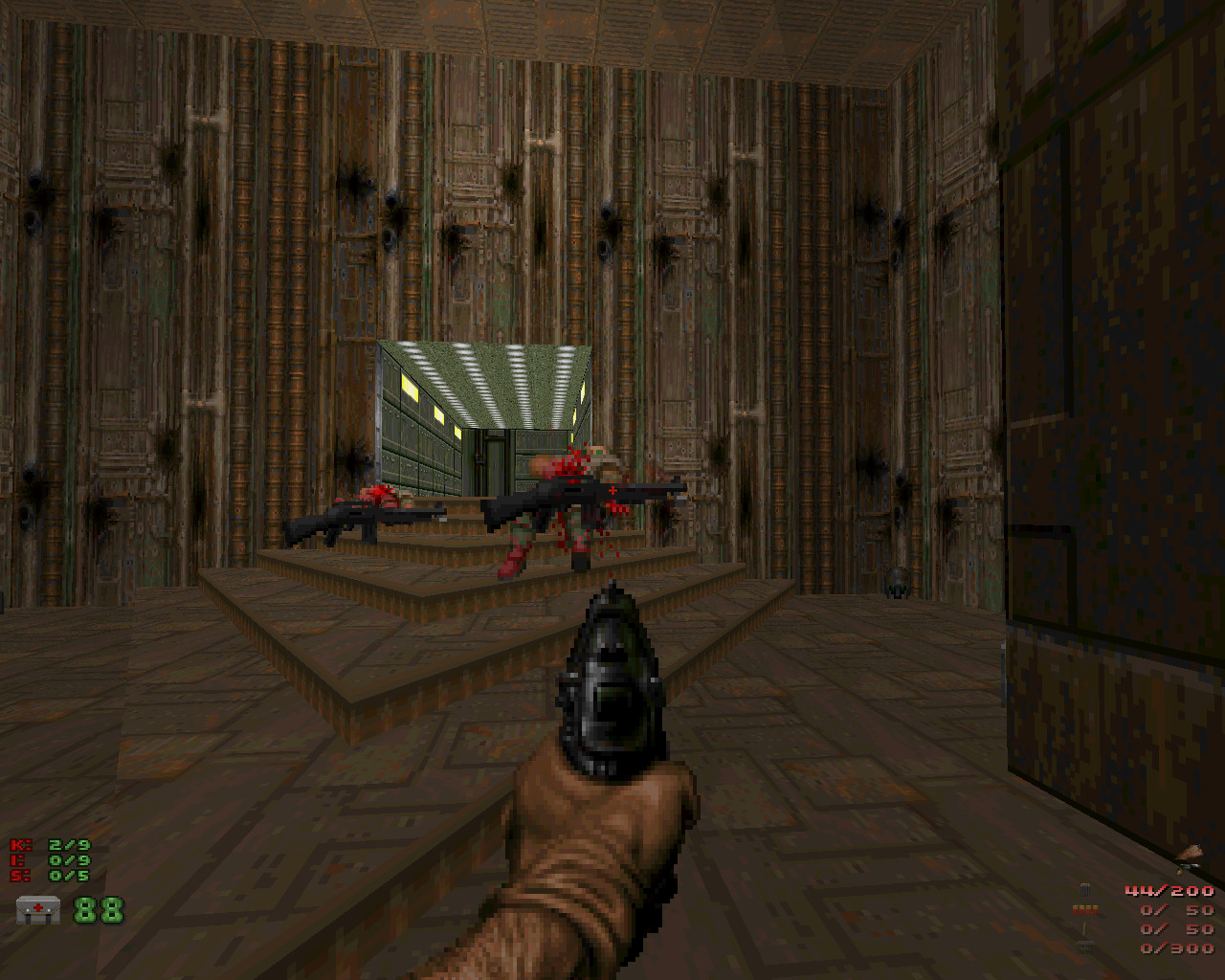Select the shotgun shells ammo icon
Viewport: 1225px width, 980px height.
[x=1085, y=909]
